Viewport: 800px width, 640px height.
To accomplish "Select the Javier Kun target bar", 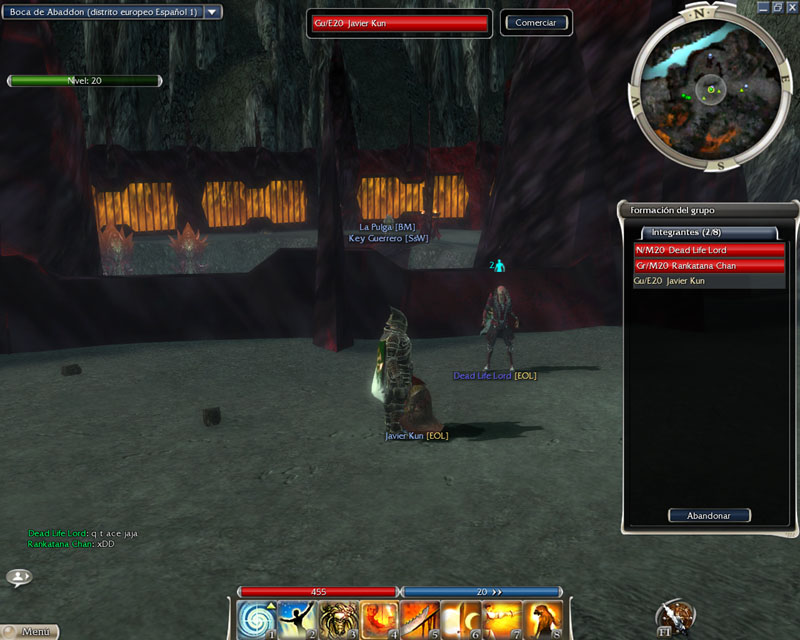I will (x=400, y=22).
